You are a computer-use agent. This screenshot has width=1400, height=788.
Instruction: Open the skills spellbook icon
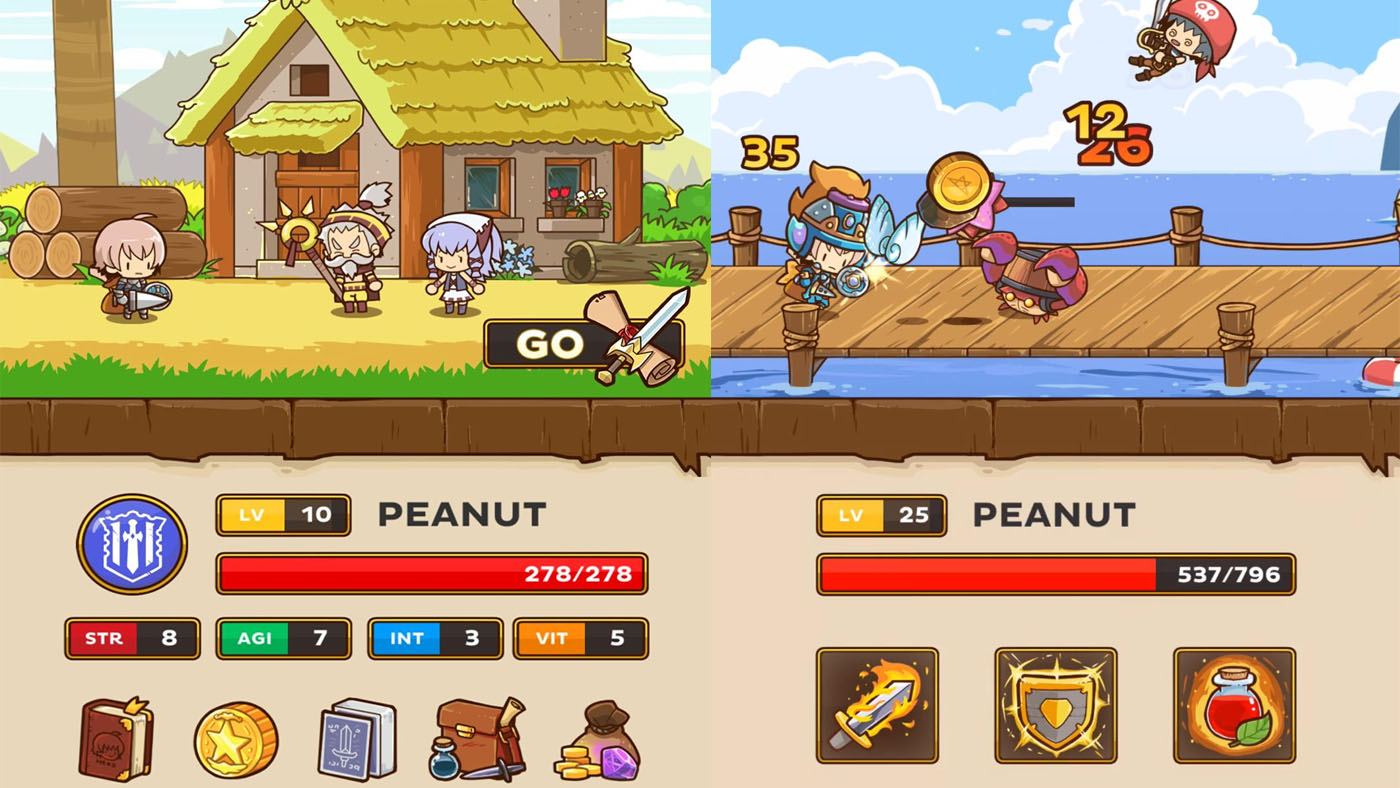point(355,740)
